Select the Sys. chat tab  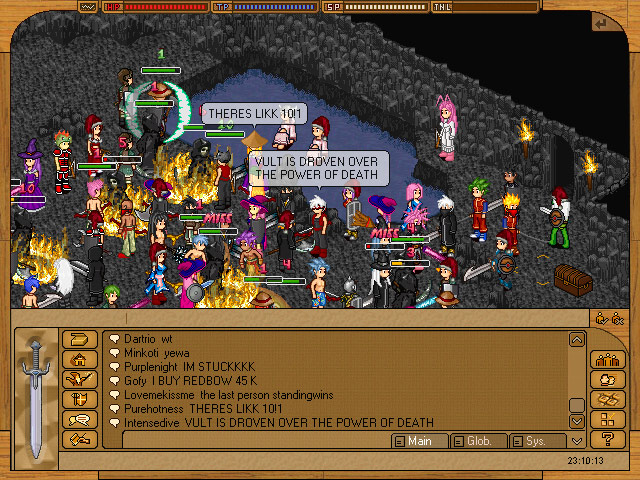click(x=536, y=441)
